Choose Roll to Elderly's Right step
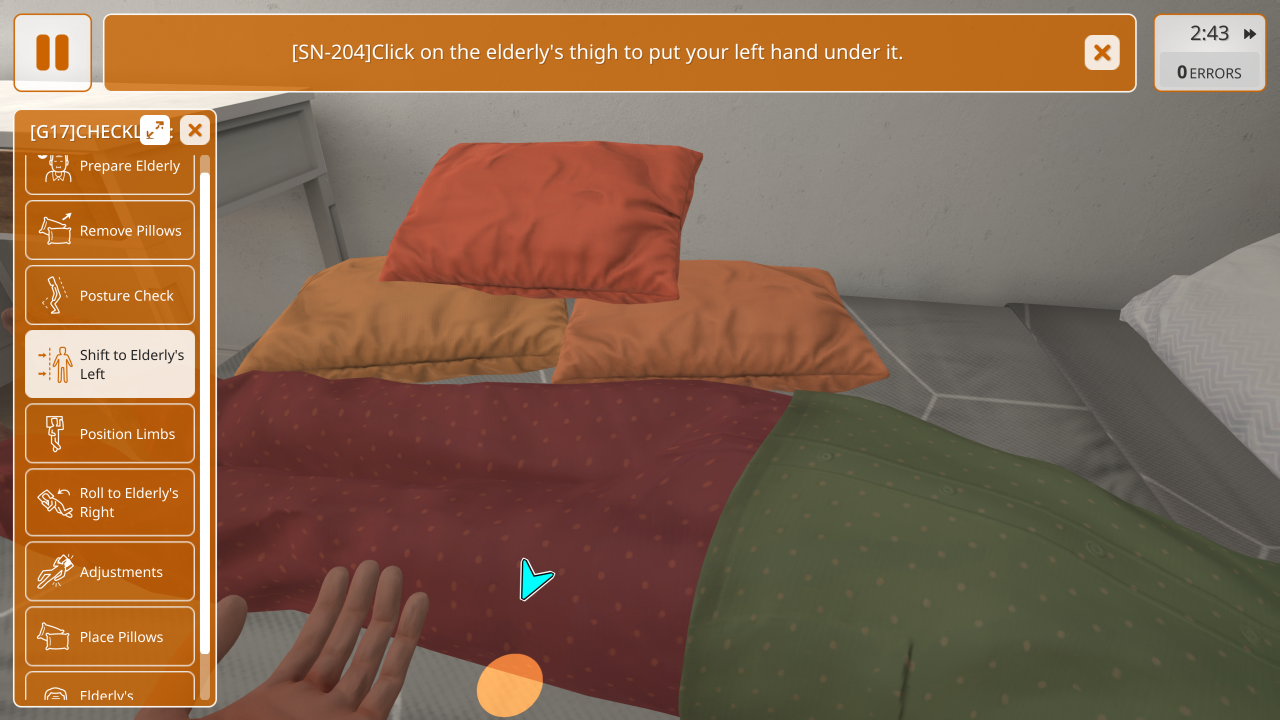The image size is (1280, 720). point(110,502)
